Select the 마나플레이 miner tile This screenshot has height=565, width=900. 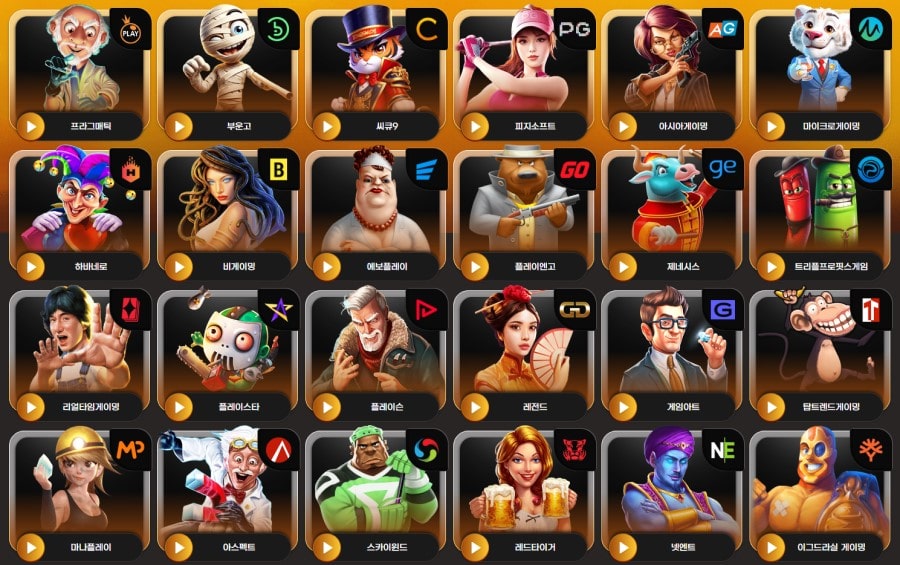(82, 490)
